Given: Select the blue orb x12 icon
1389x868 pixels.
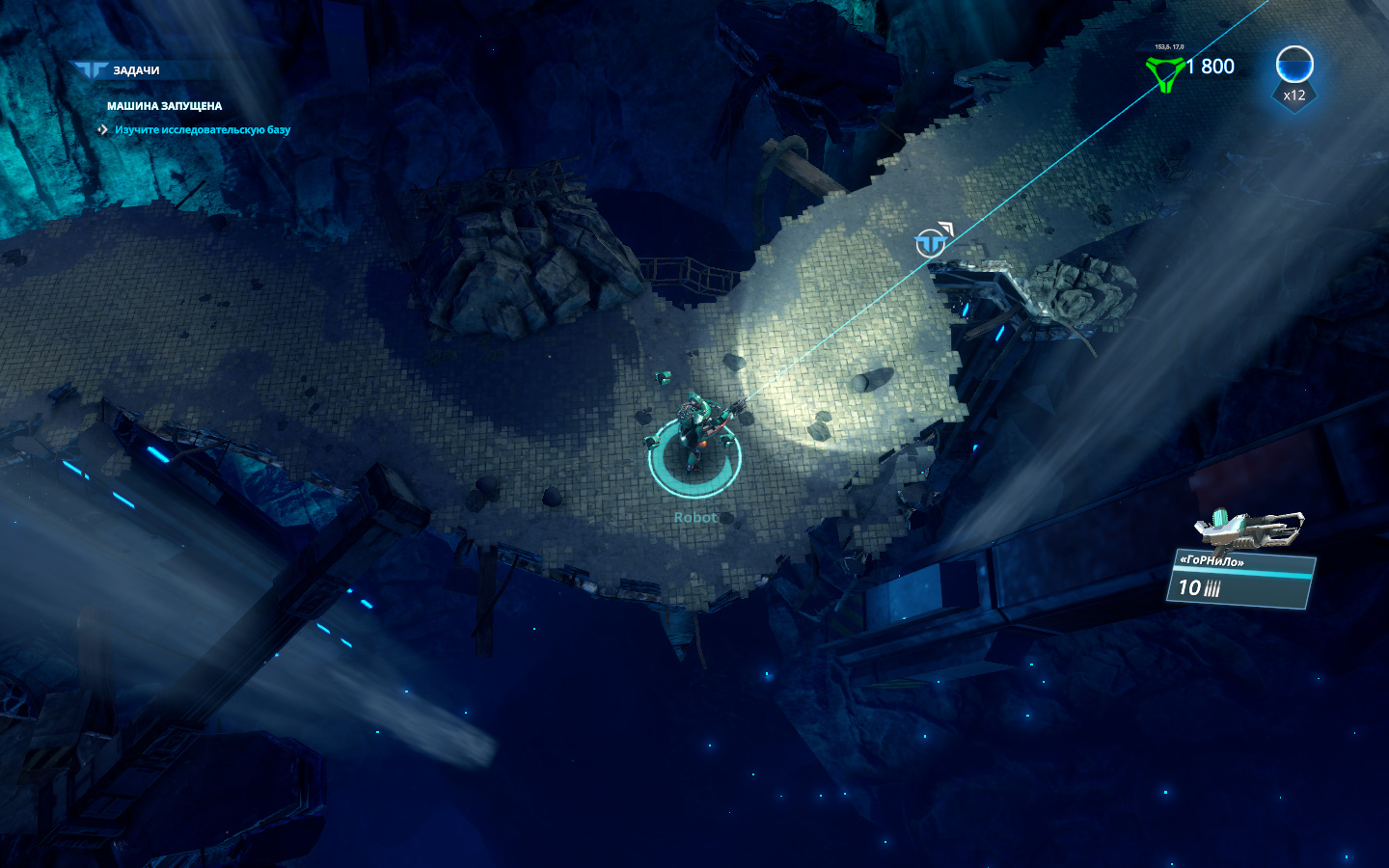Looking at the screenshot, I should [1294, 68].
